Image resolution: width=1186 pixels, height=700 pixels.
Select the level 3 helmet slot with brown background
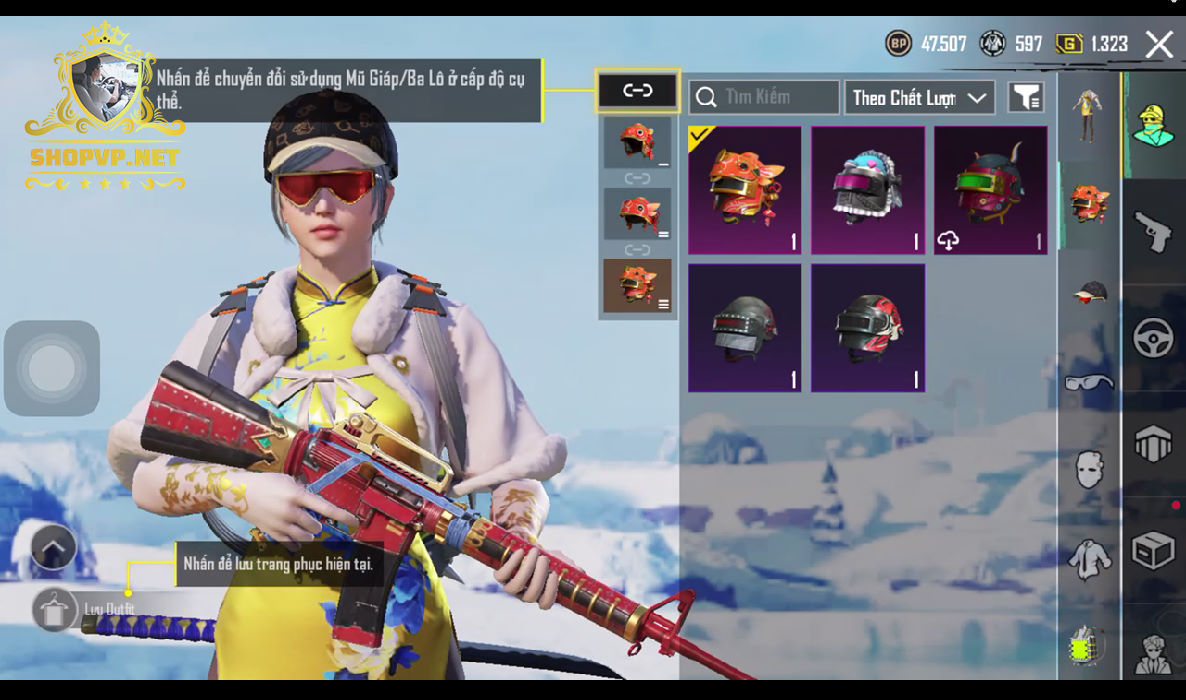[x=638, y=285]
